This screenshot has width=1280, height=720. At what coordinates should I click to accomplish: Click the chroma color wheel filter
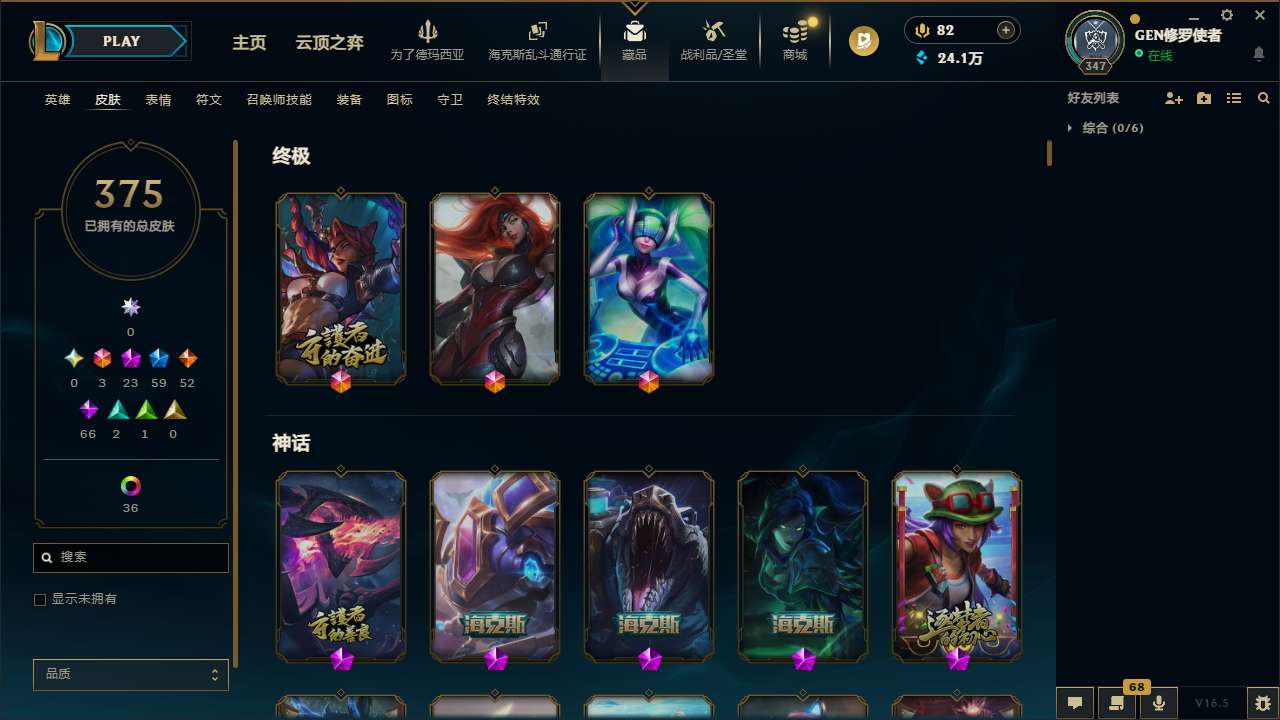click(x=130, y=486)
